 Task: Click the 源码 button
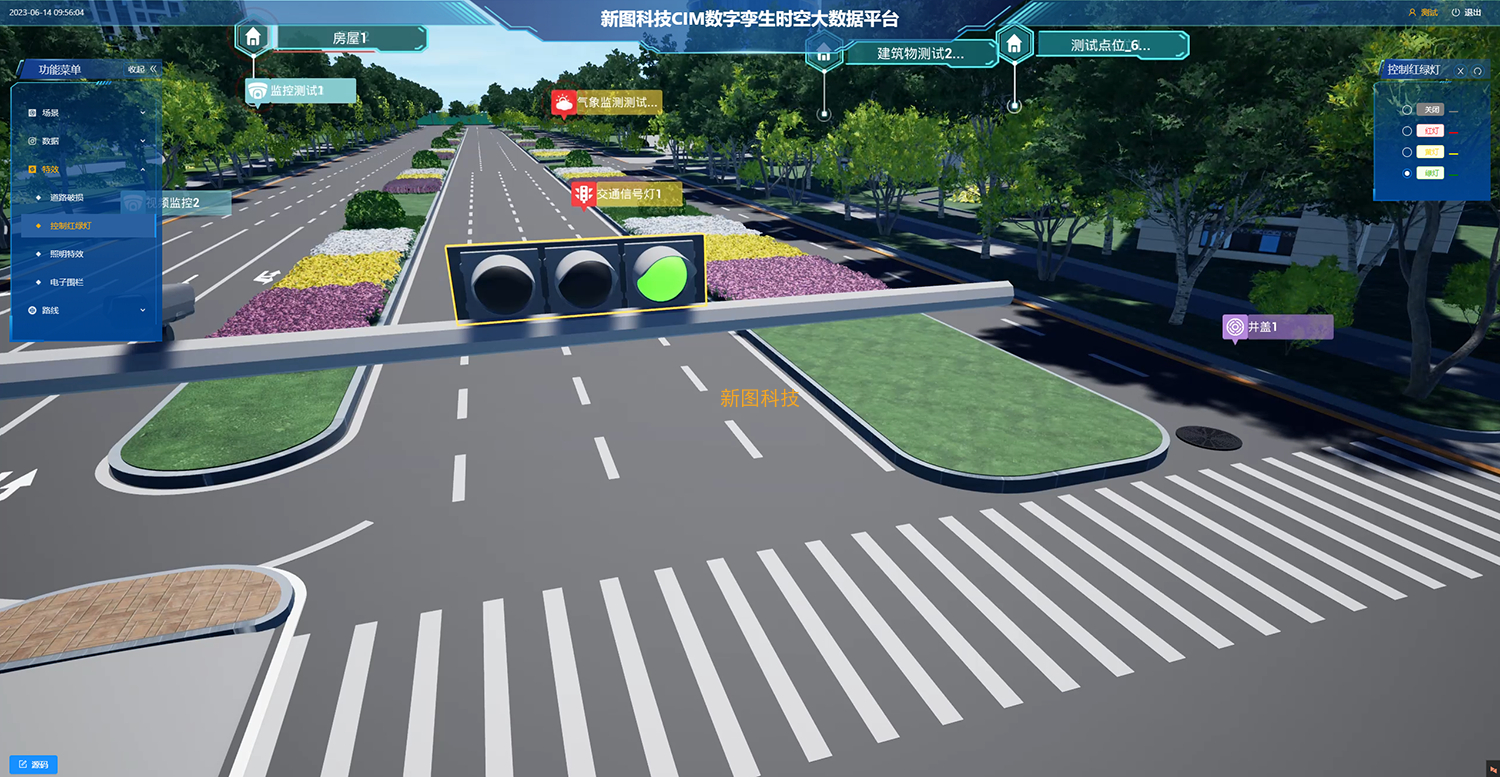tap(33, 765)
